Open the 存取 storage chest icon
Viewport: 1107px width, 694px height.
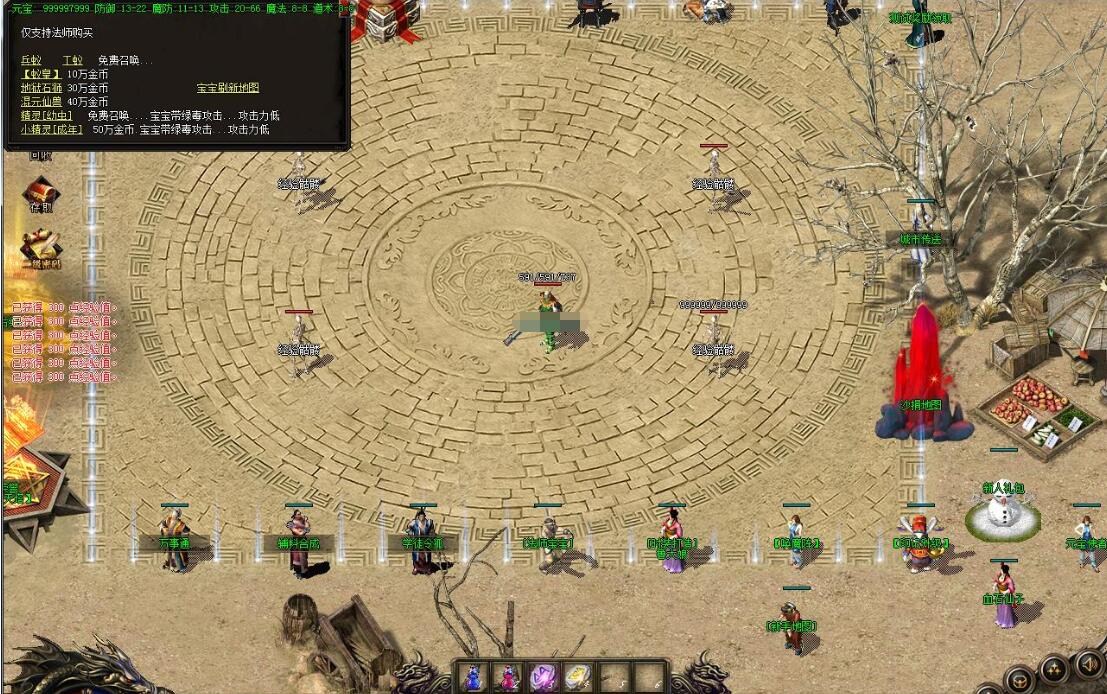pos(40,192)
